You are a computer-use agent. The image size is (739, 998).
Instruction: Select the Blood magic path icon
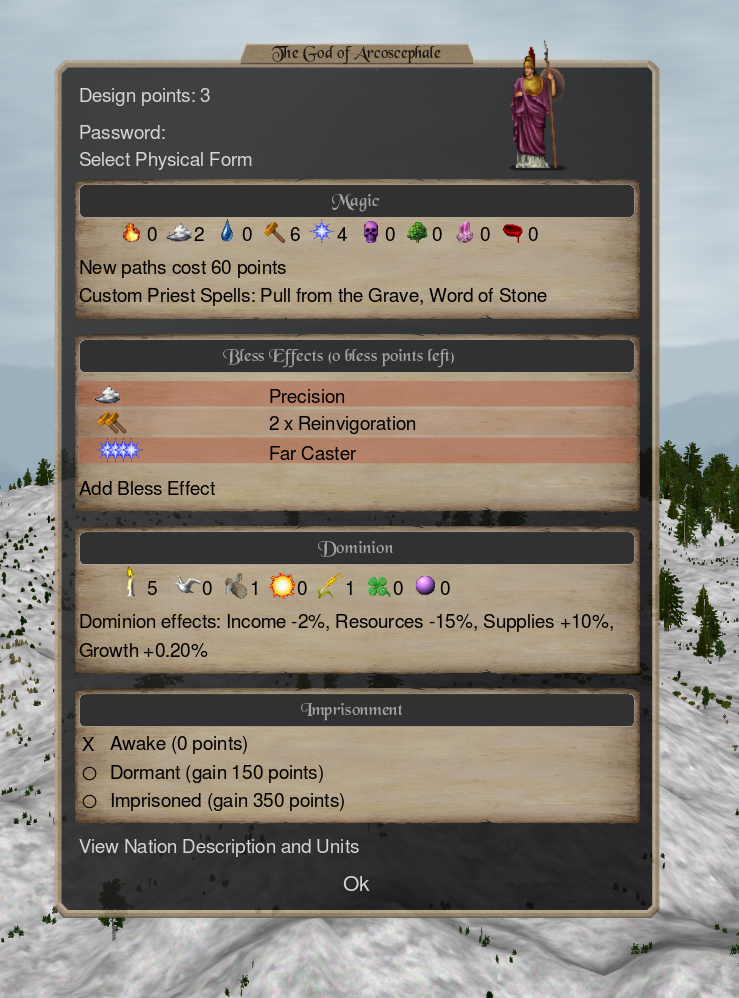click(x=513, y=234)
